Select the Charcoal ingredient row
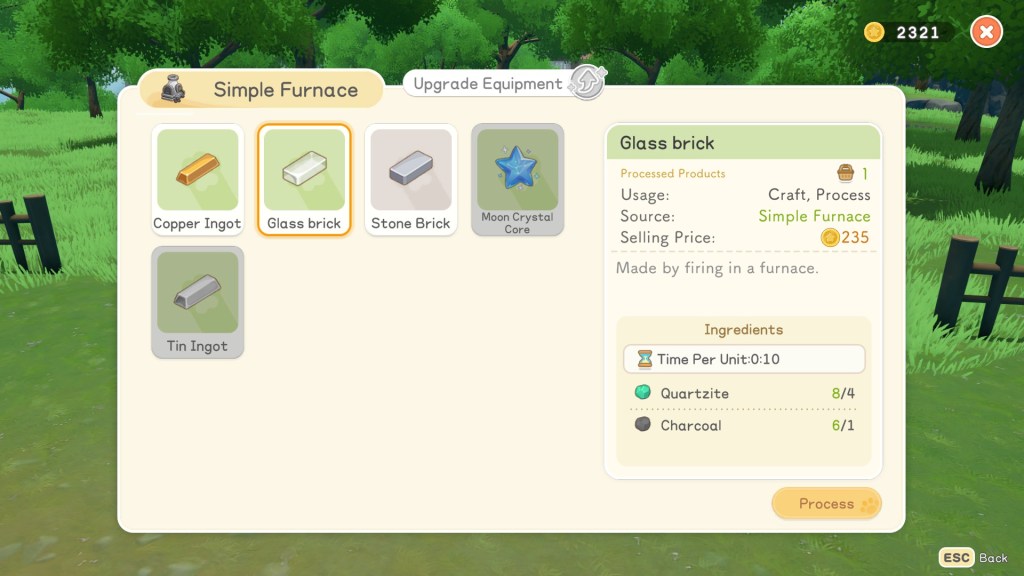The image size is (1024, 576). click(x=743, y=426)
